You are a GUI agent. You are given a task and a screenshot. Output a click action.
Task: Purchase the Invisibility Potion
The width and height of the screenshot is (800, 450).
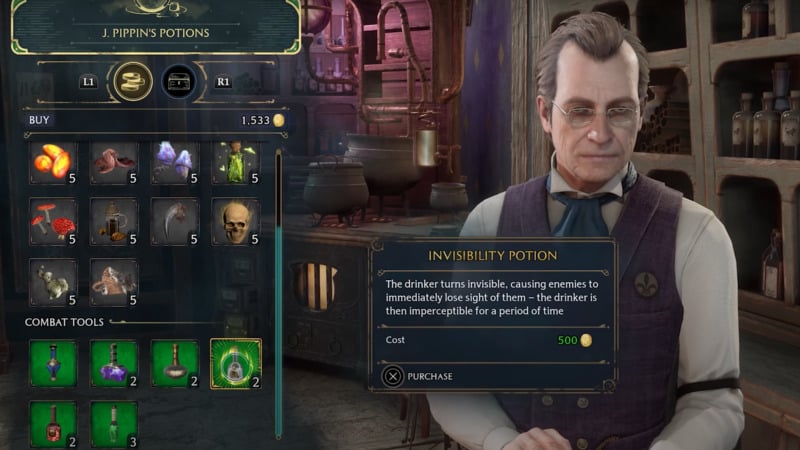click(418, 376)
